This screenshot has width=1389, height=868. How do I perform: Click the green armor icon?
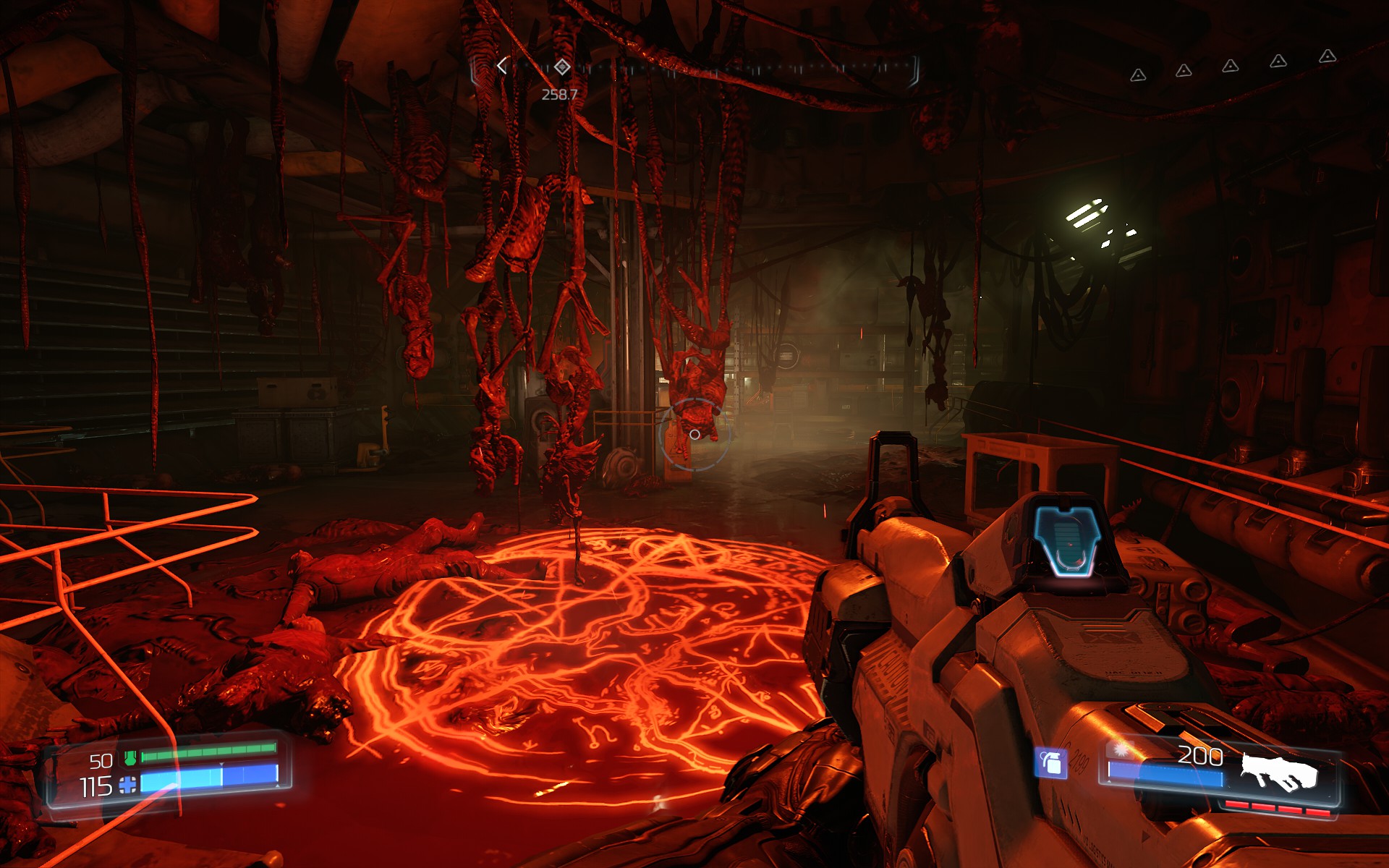pyautogui.click(x=130, y=758)
